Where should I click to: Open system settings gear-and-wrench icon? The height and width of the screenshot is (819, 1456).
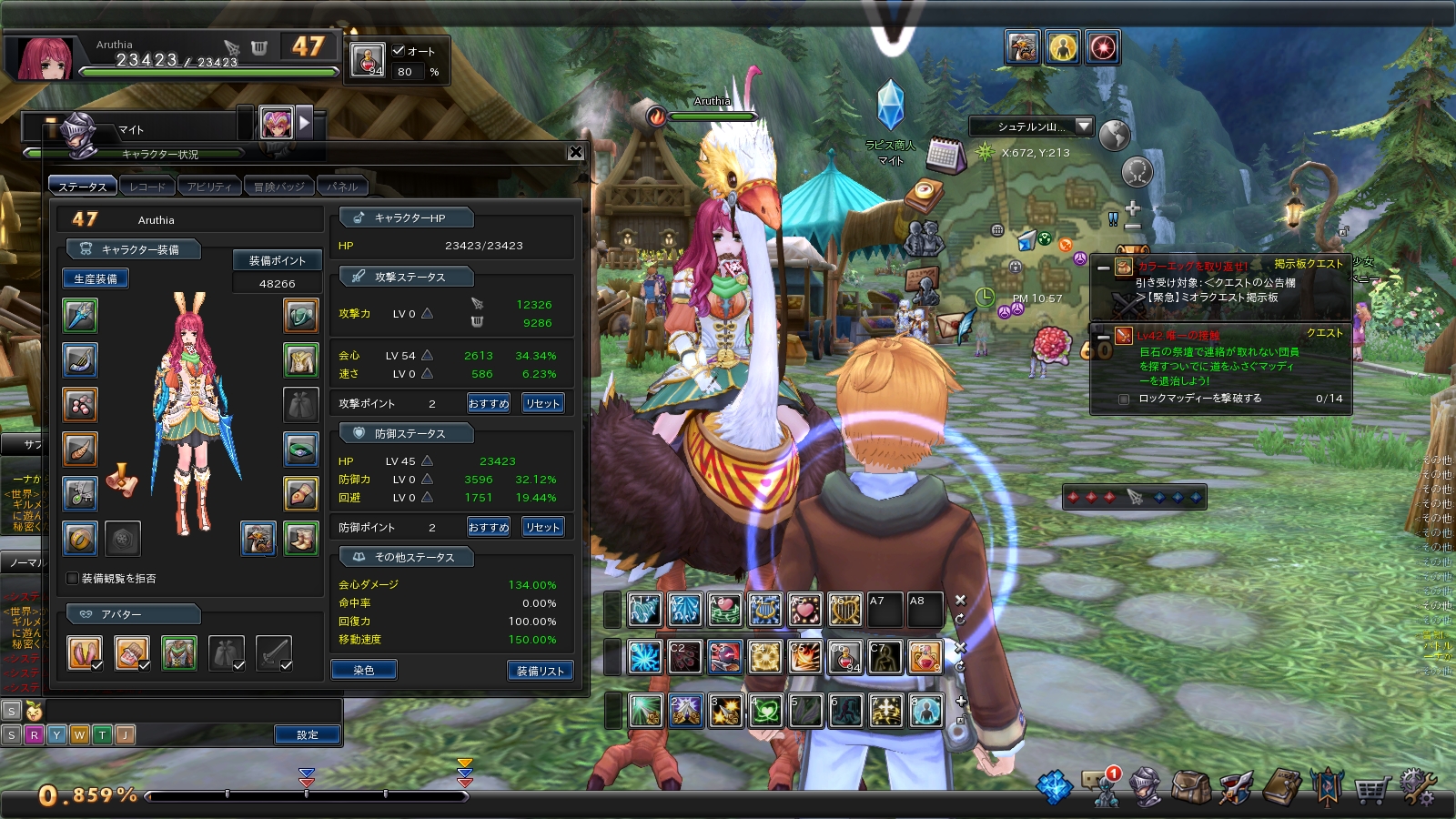click(1417, 787)
